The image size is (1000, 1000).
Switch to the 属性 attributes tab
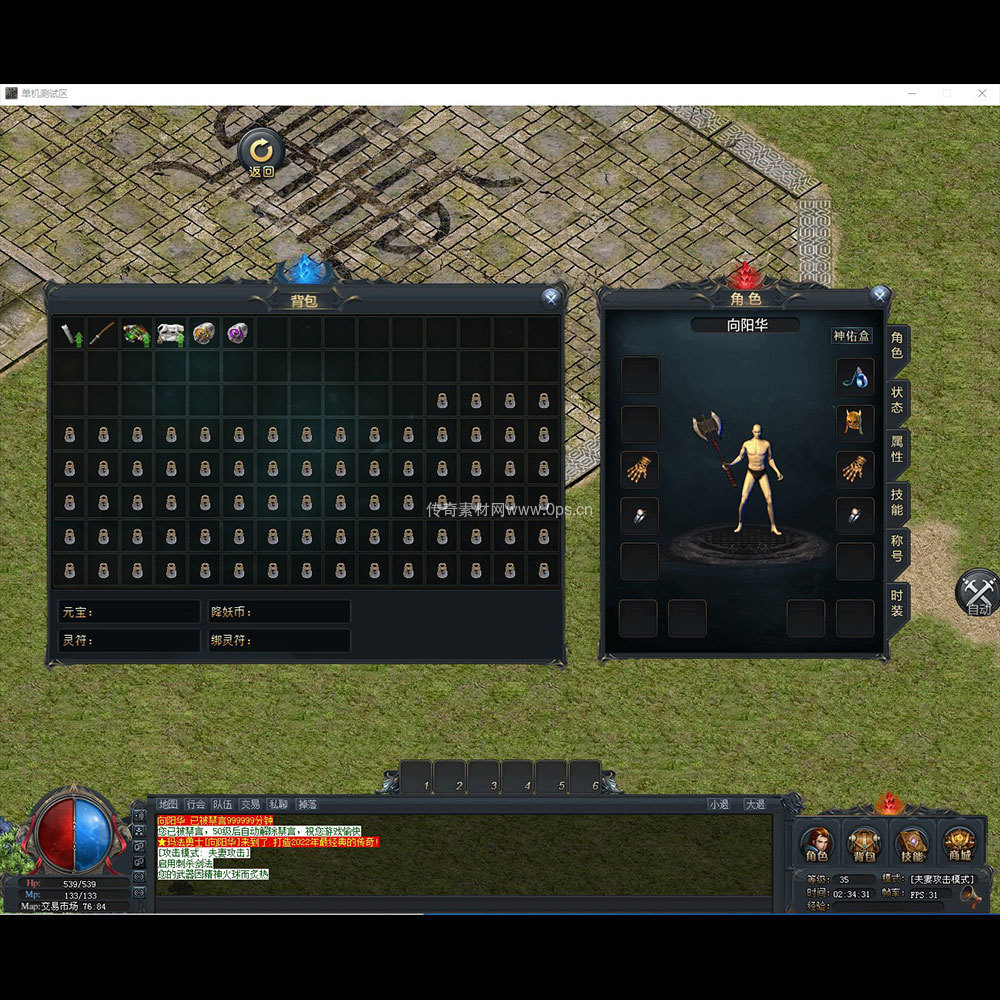pos(897,451)
